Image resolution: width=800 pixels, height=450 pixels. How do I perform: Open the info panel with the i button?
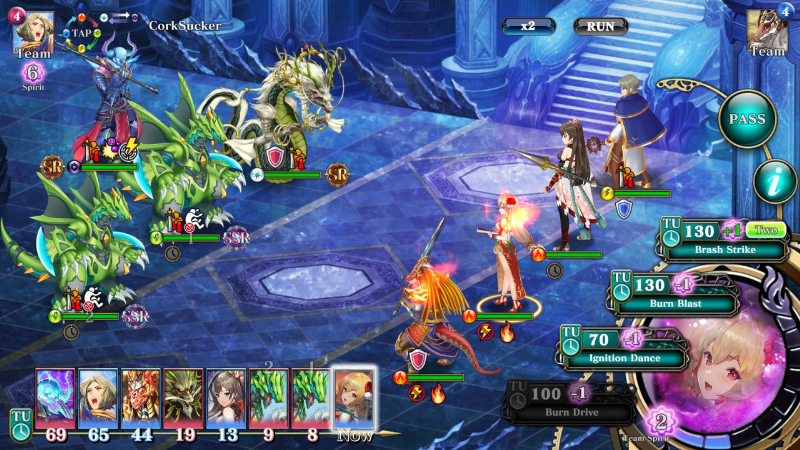pos(769,183)
